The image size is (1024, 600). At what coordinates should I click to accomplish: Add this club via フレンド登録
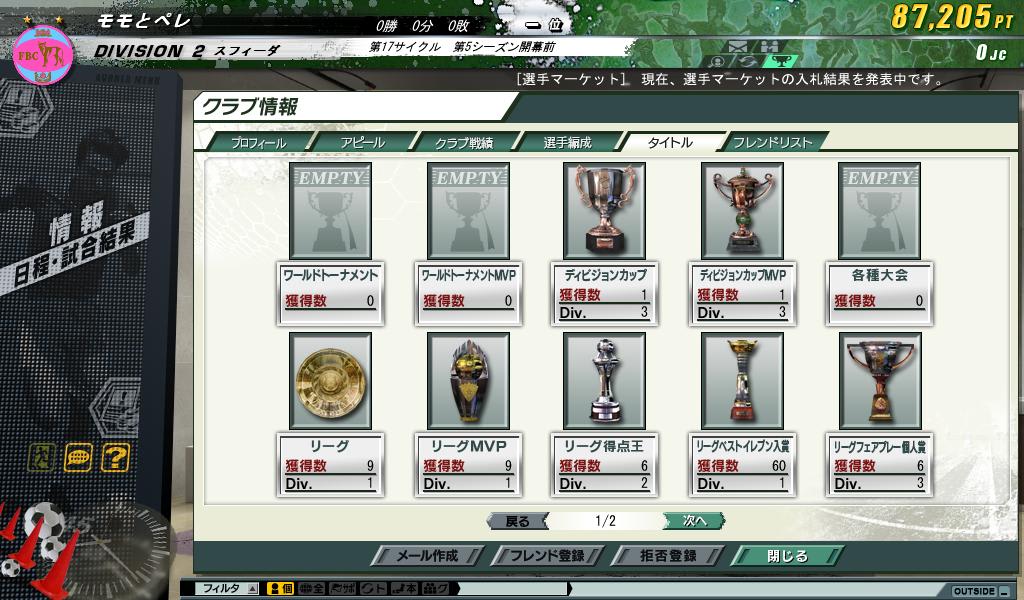[545, 556]
